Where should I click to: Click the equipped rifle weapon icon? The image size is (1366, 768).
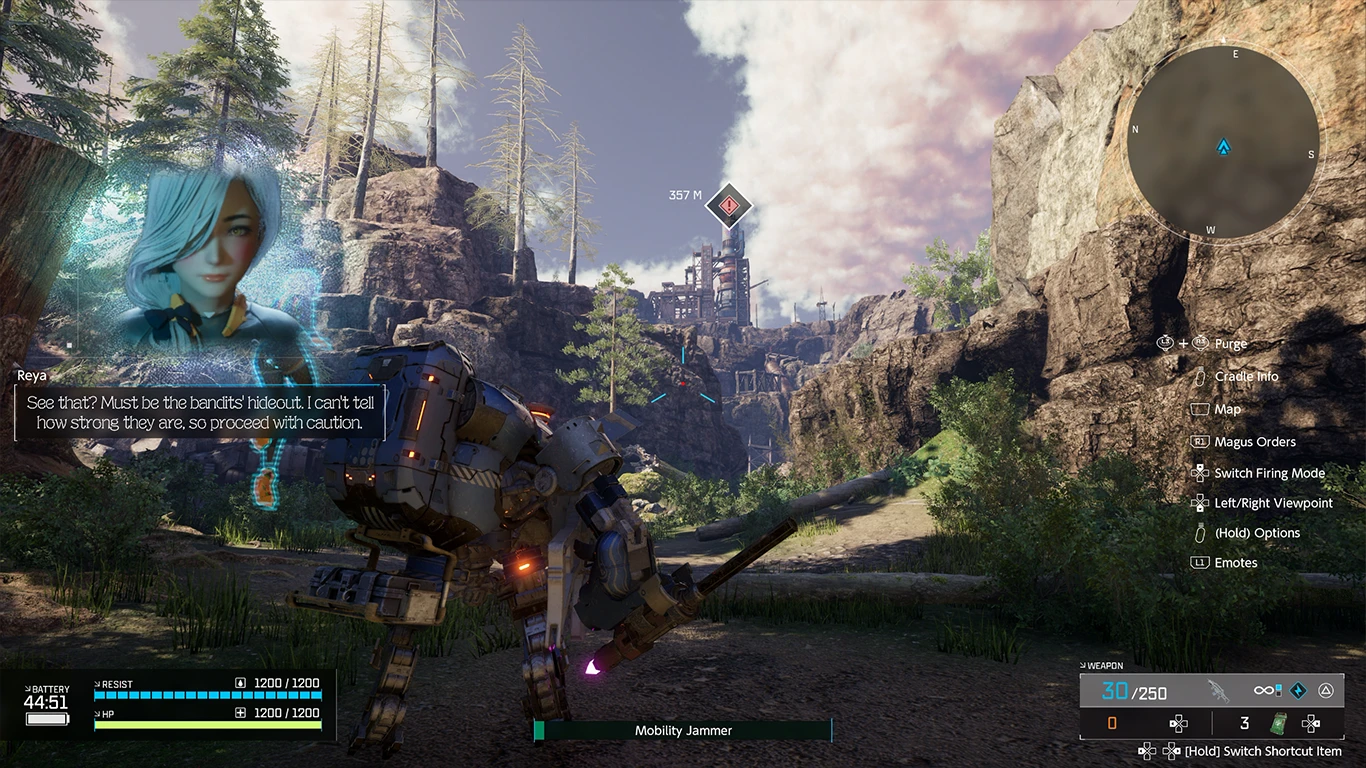pyautogui.click(x=1218, y=690)
